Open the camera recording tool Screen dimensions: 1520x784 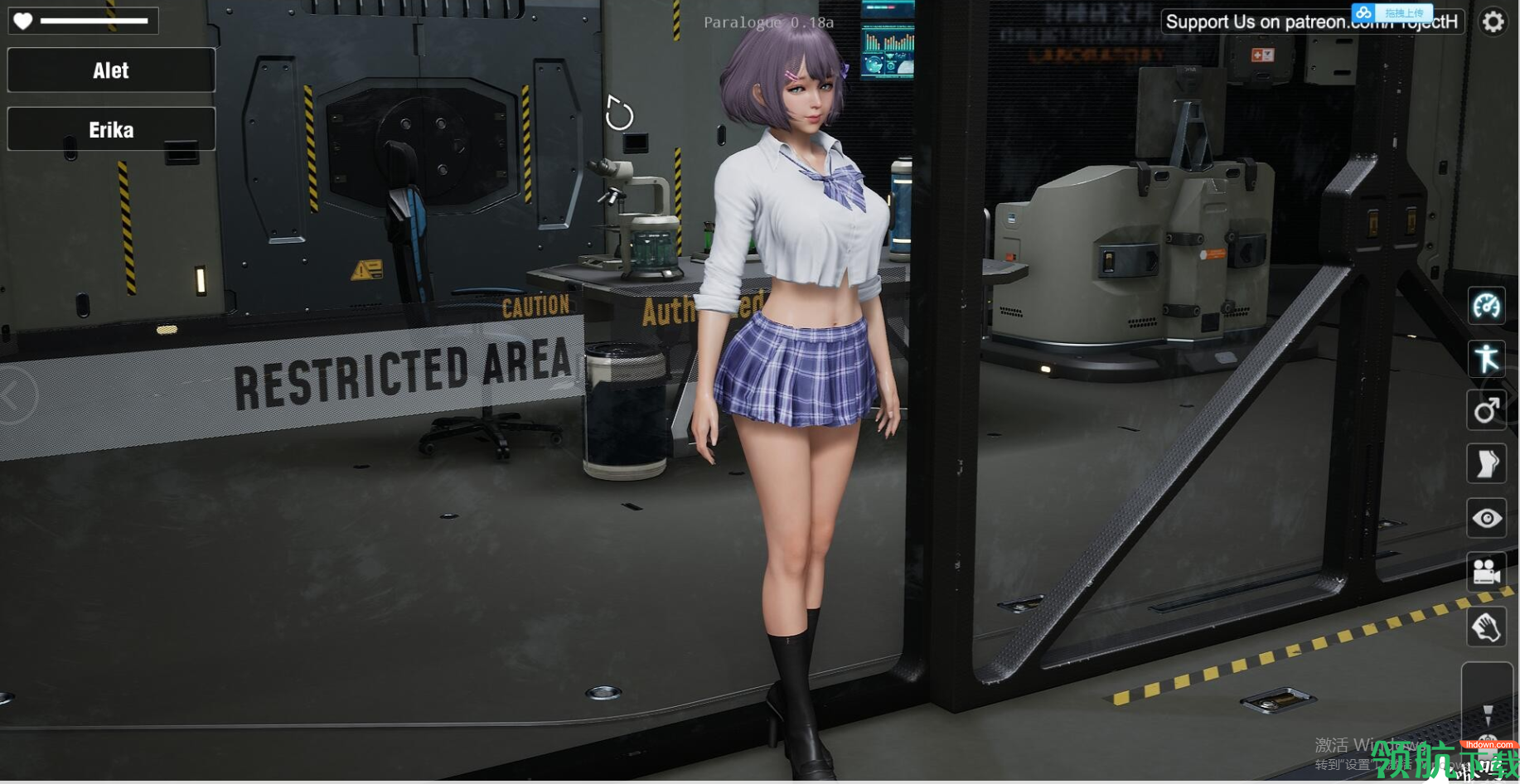tap(1488, 572)
